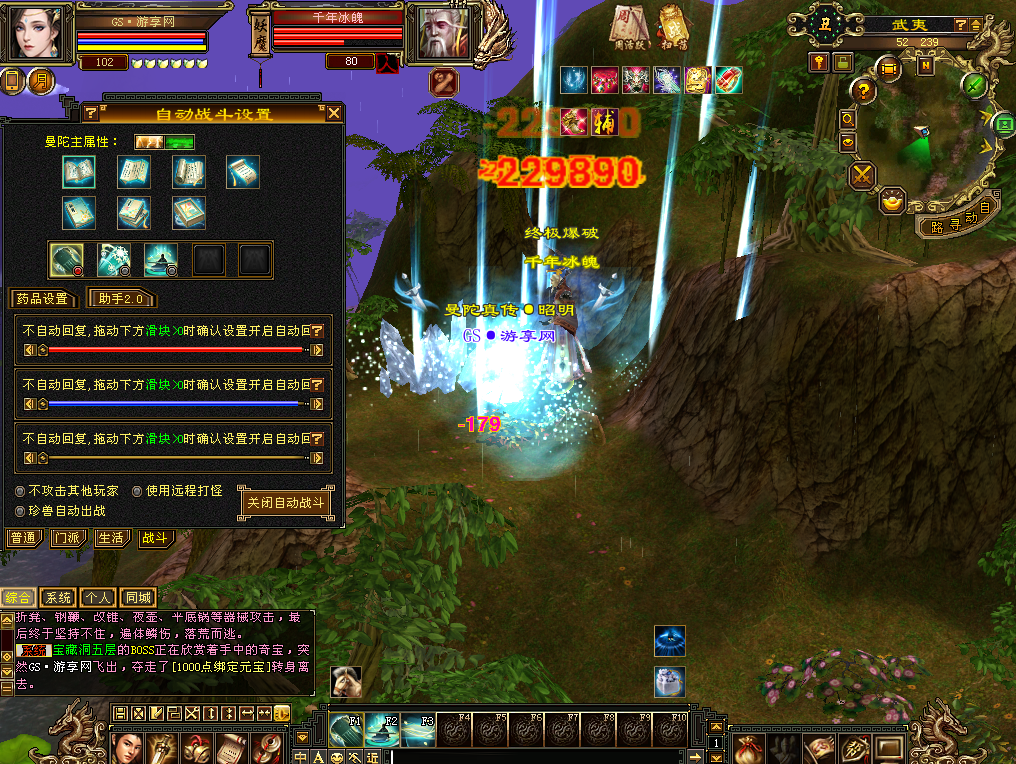The width and height of the screenshot is (1016, 764).
Task: Select the 门派 skill category tab
Action: click(67, 538)
